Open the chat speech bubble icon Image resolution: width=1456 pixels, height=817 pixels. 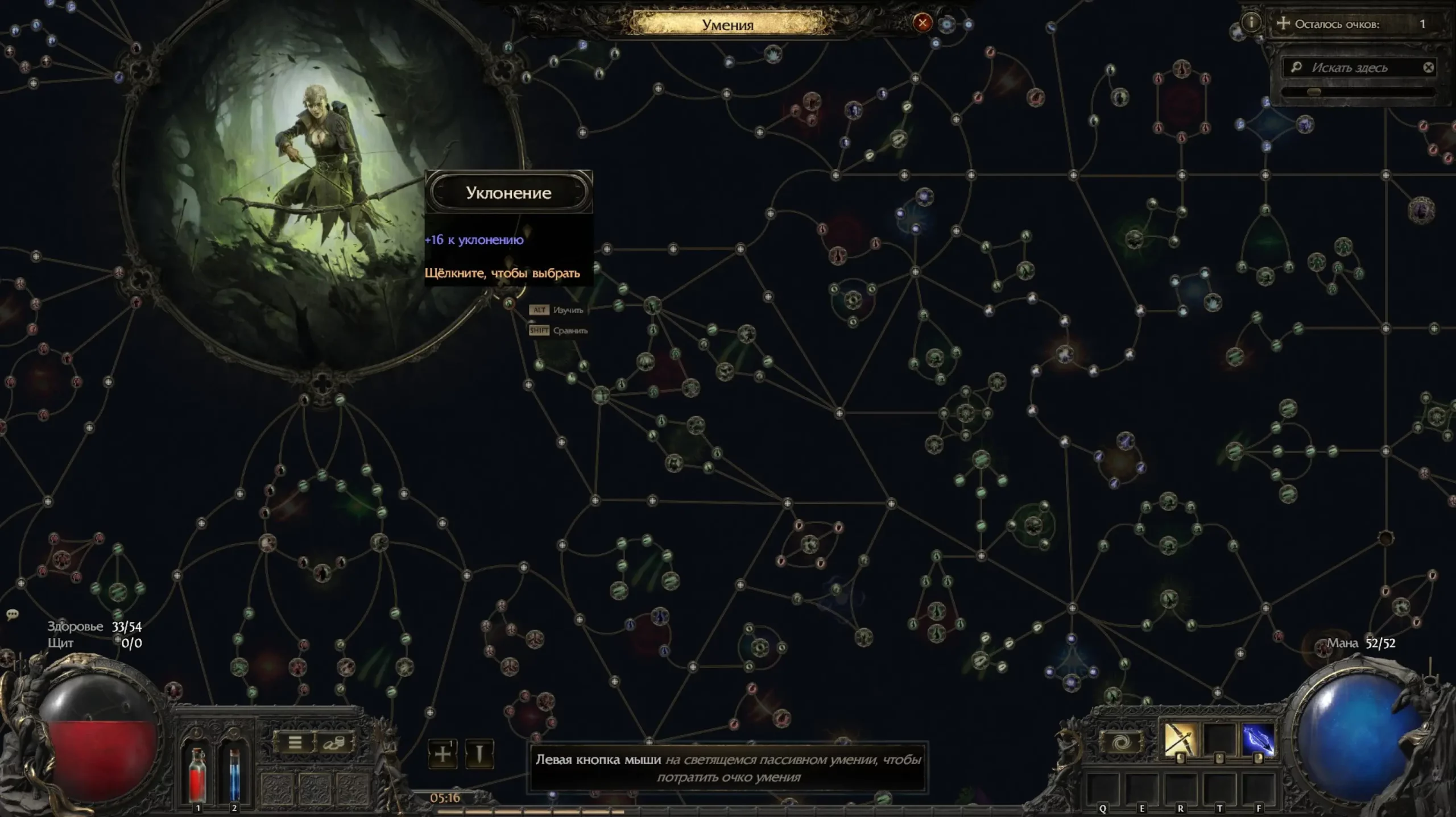pos(12,615)
